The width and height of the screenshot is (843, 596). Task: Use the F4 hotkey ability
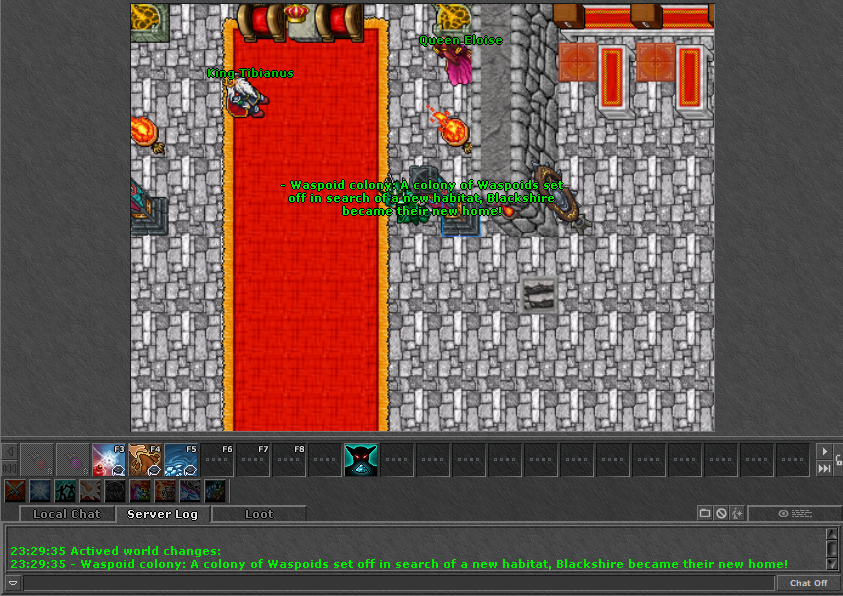point(145,460)
